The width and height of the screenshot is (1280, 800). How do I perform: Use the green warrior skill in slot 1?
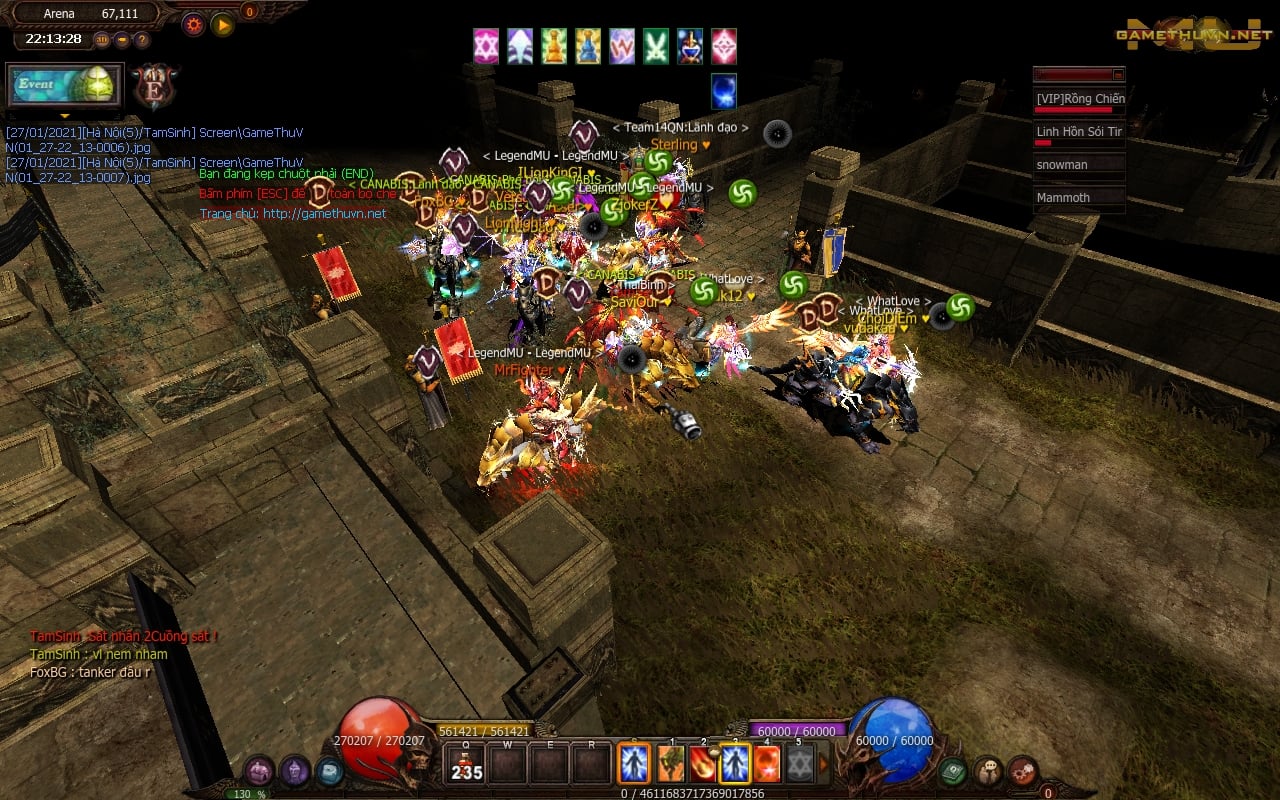pyautogui.click(x=670, y=765)
